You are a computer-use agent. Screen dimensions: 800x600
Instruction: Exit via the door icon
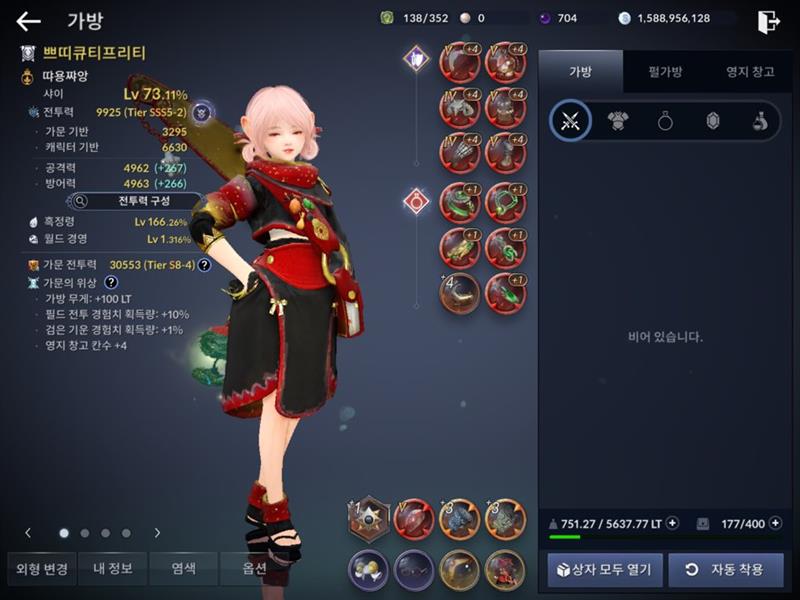coord(768,21)
